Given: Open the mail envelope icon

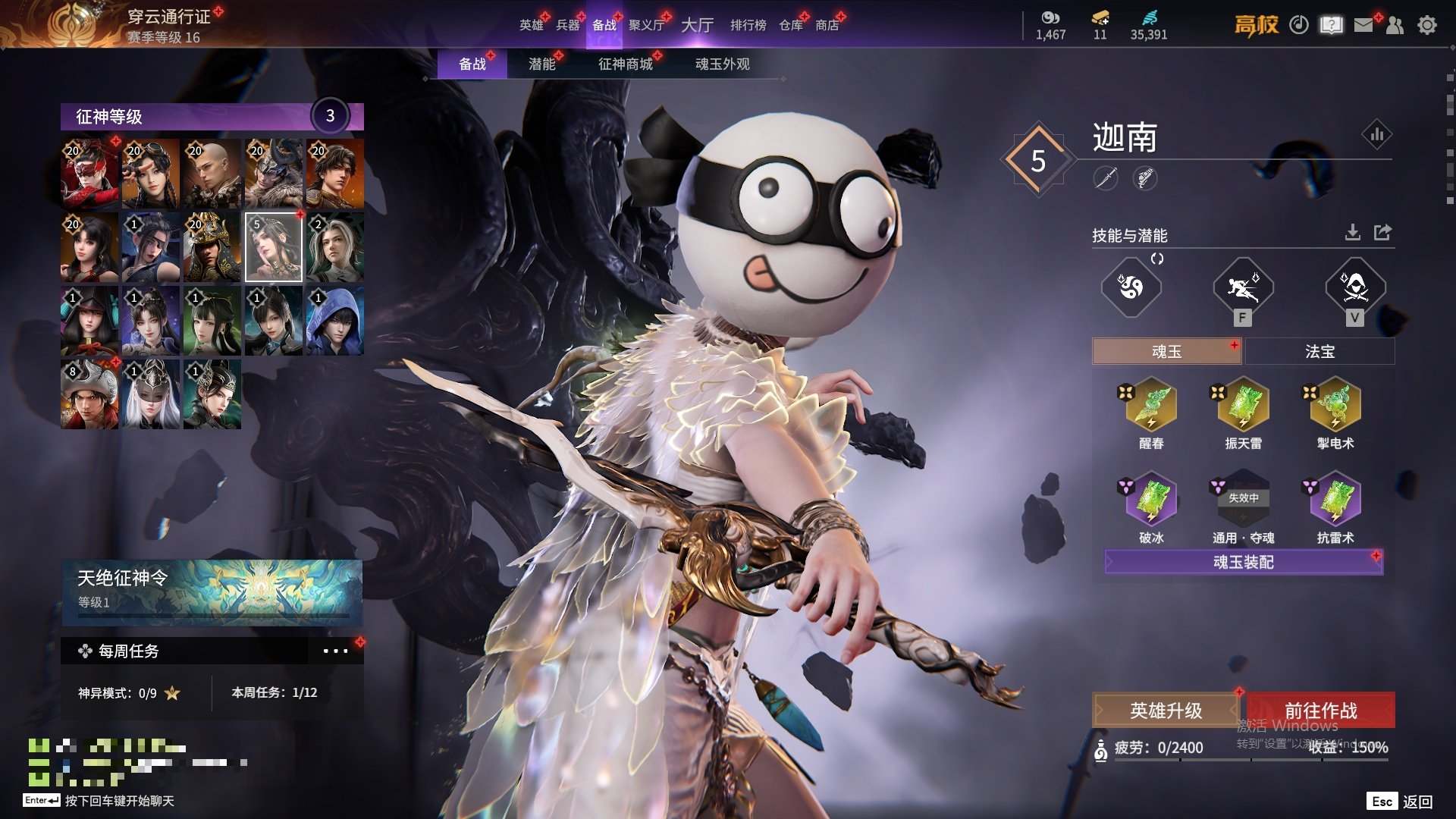Looking at the screenshot, I should tap(1363, 25).
